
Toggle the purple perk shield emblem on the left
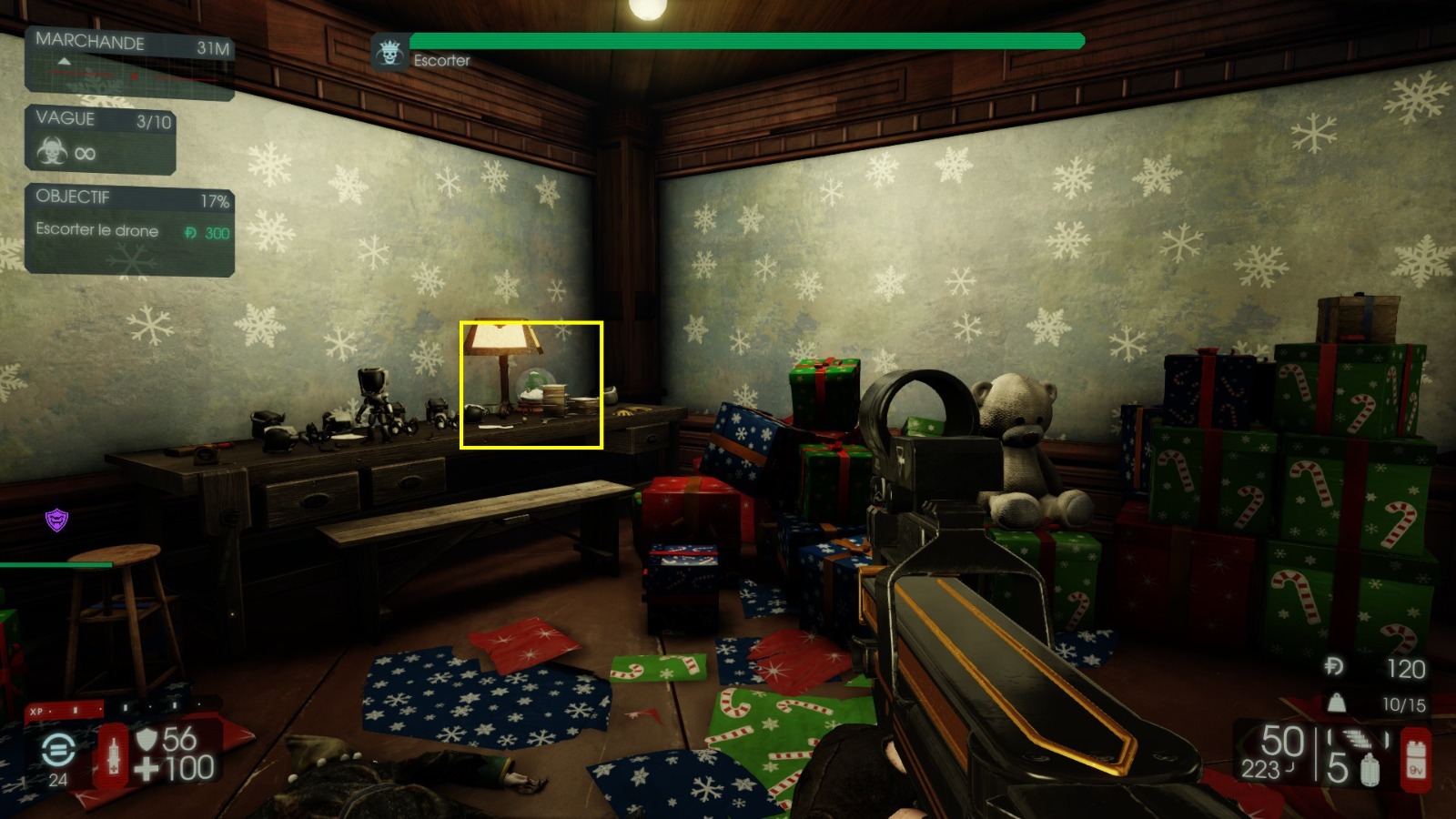(x=56, y=521)
